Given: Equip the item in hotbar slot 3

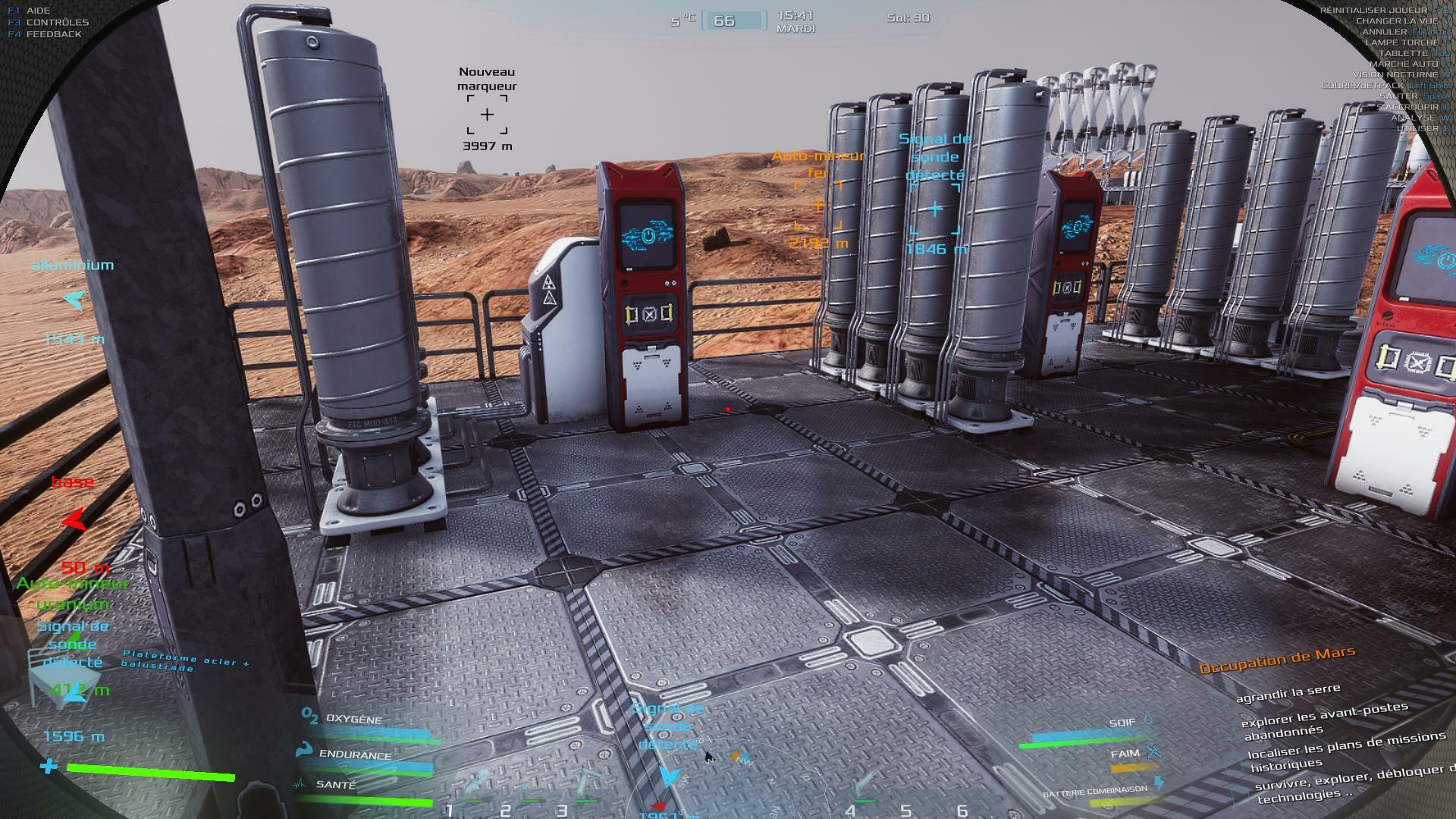Looking at the screenshot, I should (x=585, y=785).
